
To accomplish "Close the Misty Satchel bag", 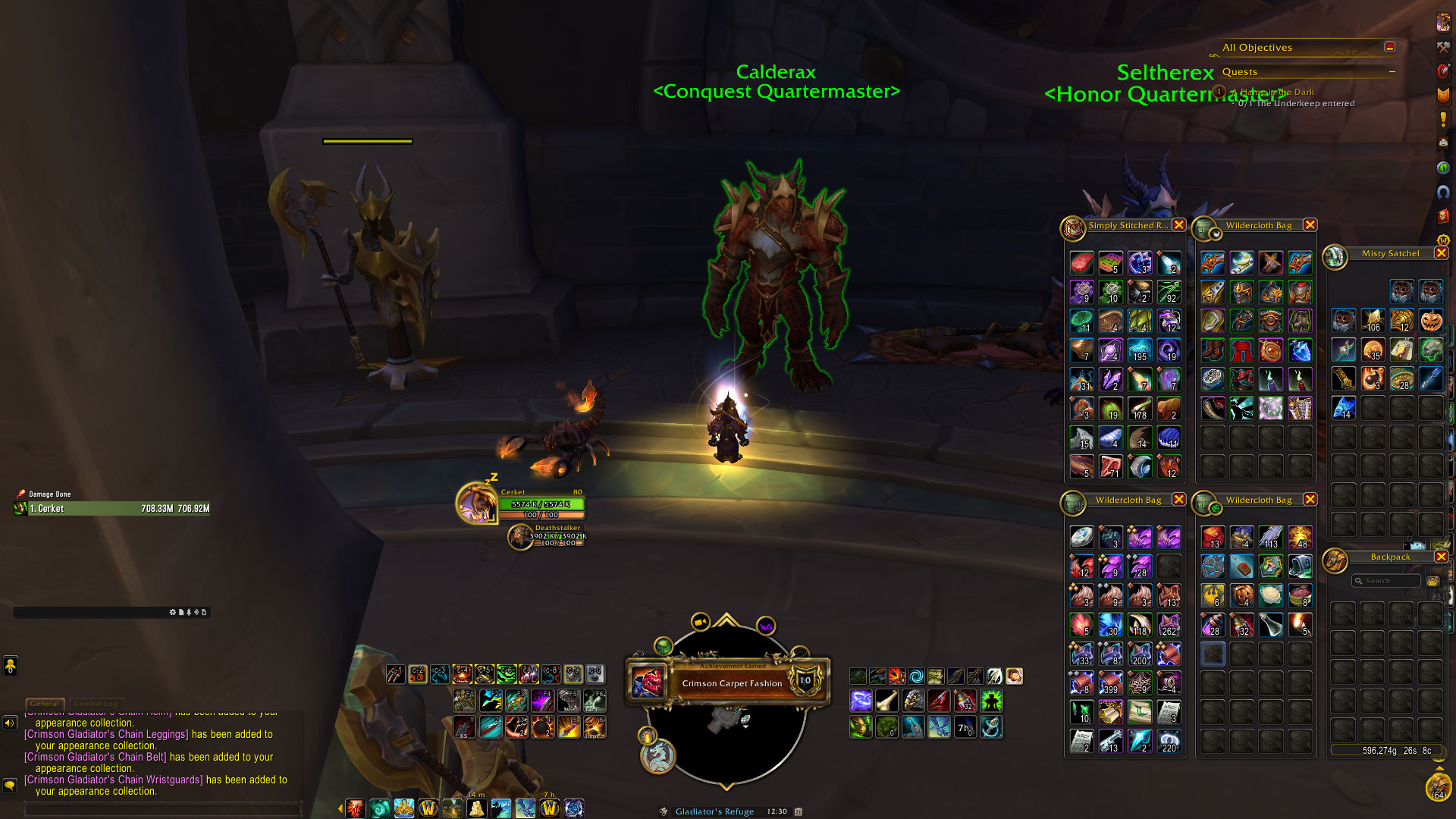I will [1441, 253].
